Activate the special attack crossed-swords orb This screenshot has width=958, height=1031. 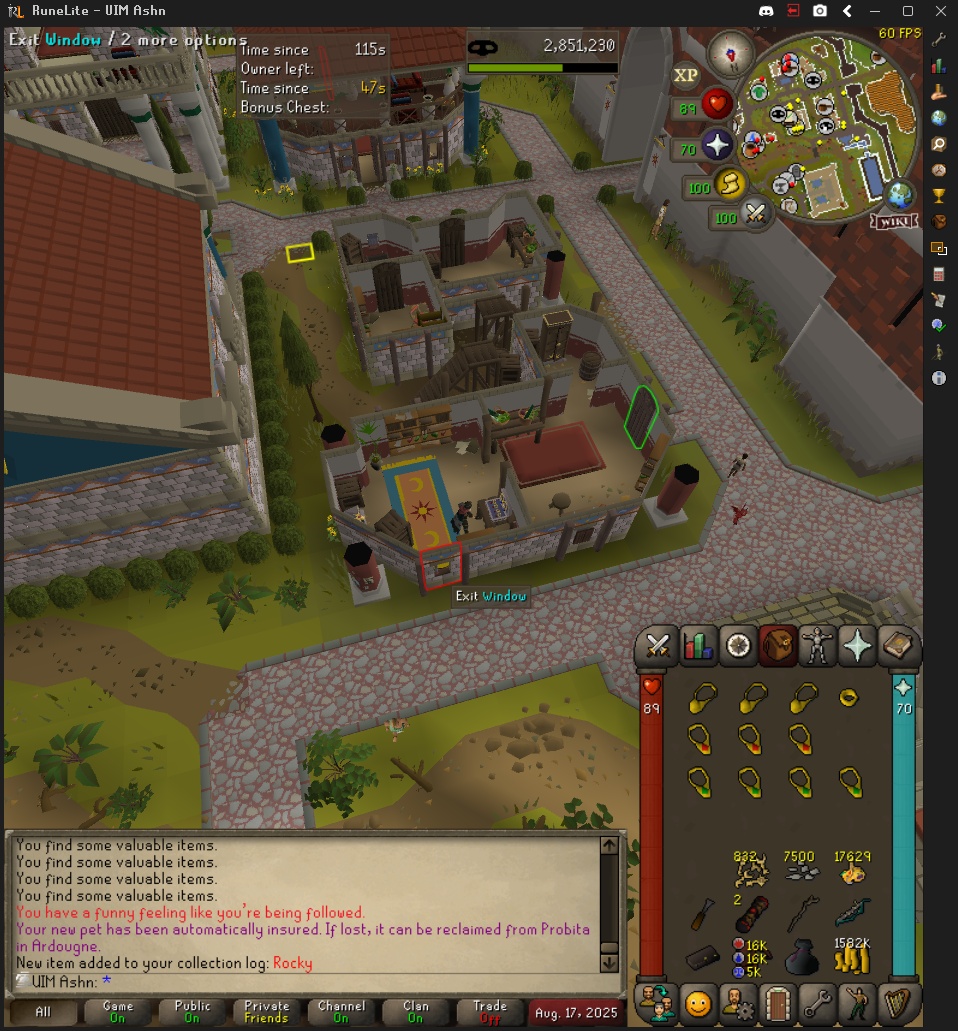pos(755,215)
